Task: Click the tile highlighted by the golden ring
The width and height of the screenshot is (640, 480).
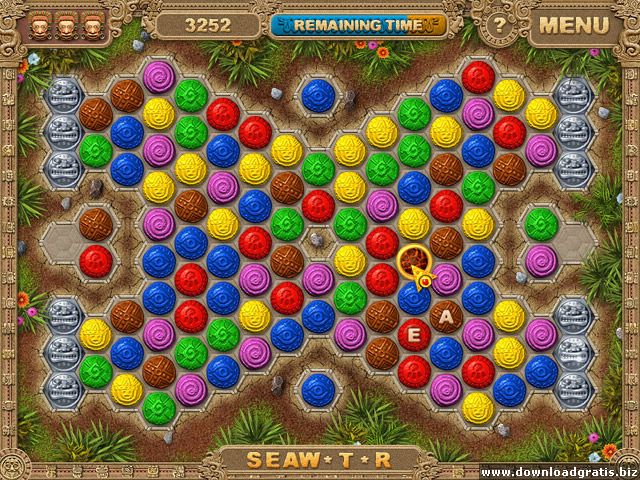Action: 414,263
